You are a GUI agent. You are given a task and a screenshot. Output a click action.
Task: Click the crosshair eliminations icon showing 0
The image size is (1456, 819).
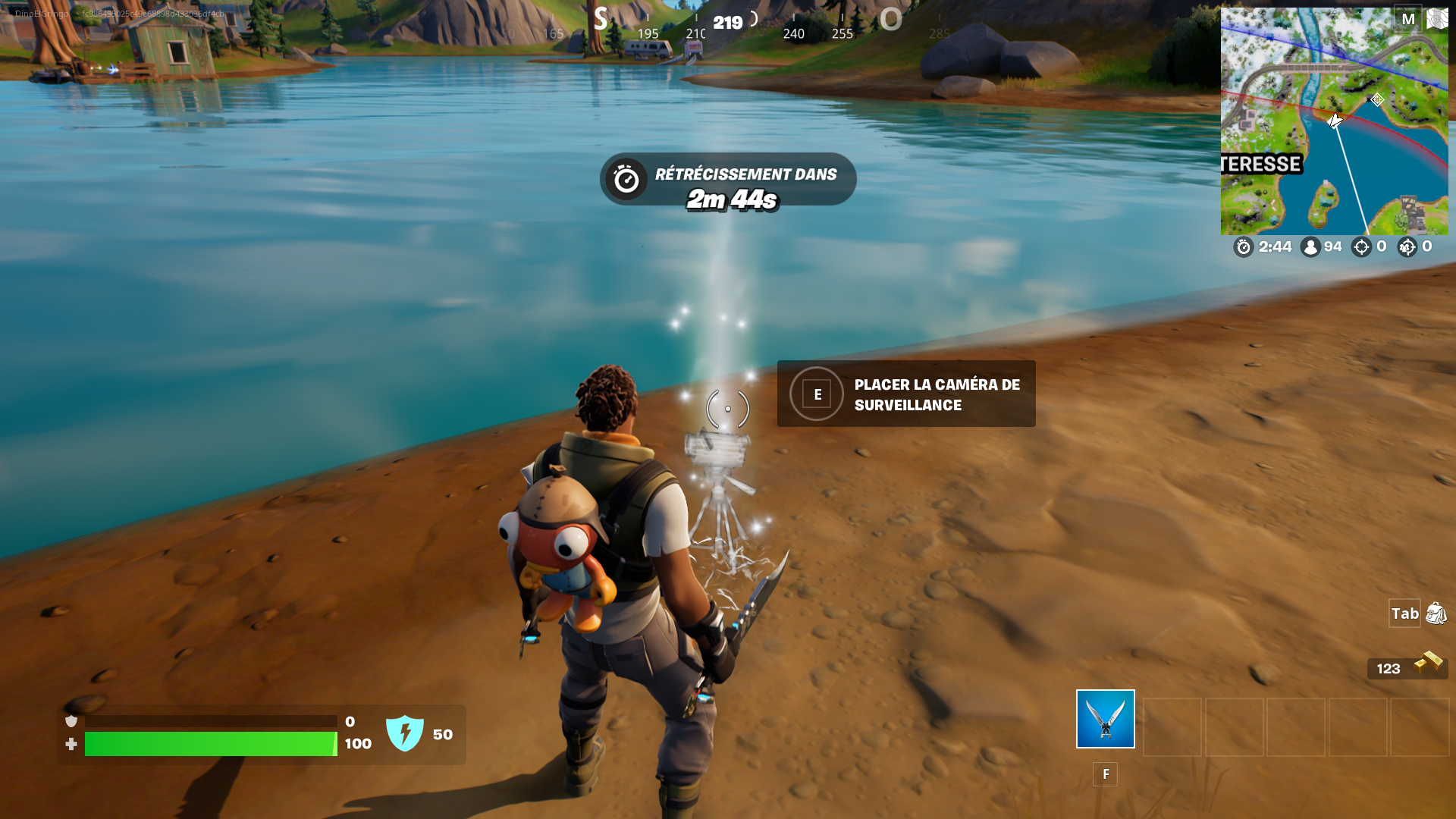click(x=1361, y=246)
